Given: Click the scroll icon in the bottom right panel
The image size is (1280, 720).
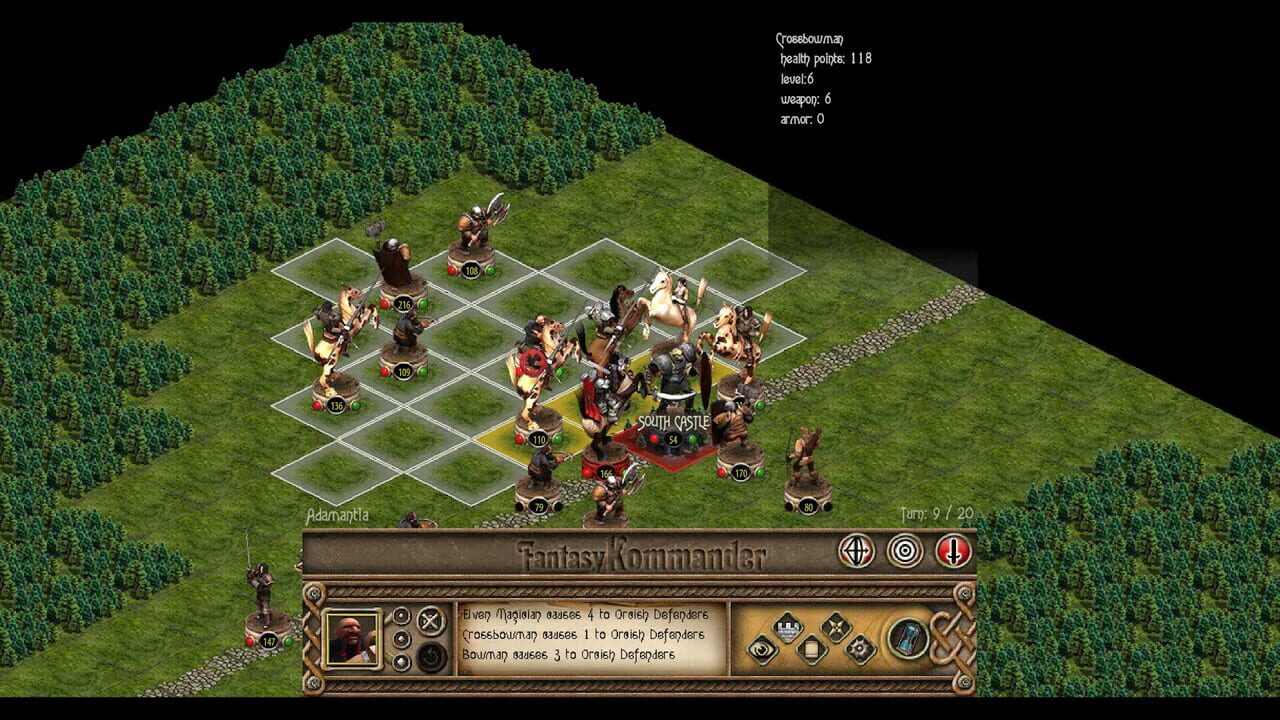Looking at the screenshot, I should (x=812, y=648).
